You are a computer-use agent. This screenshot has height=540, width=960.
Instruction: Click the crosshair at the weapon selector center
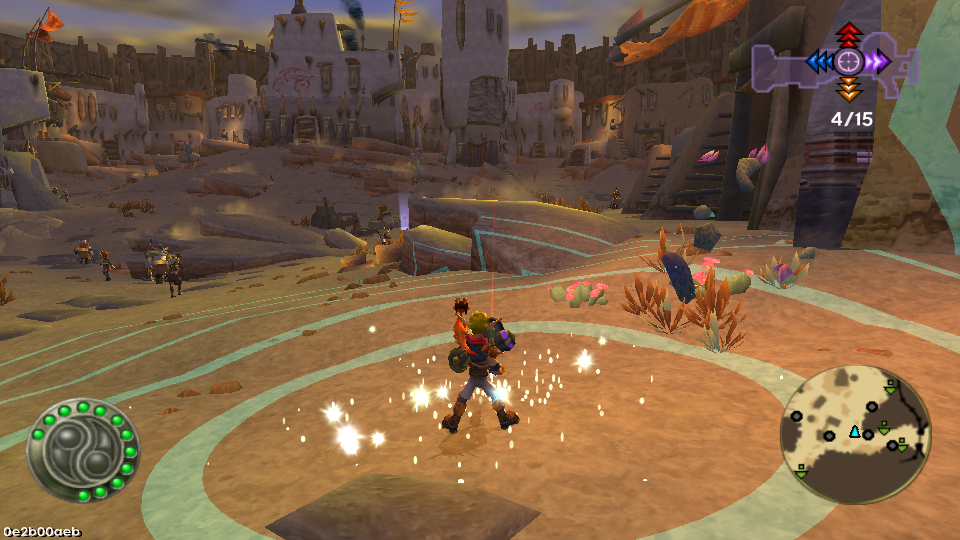pos(849,62)
